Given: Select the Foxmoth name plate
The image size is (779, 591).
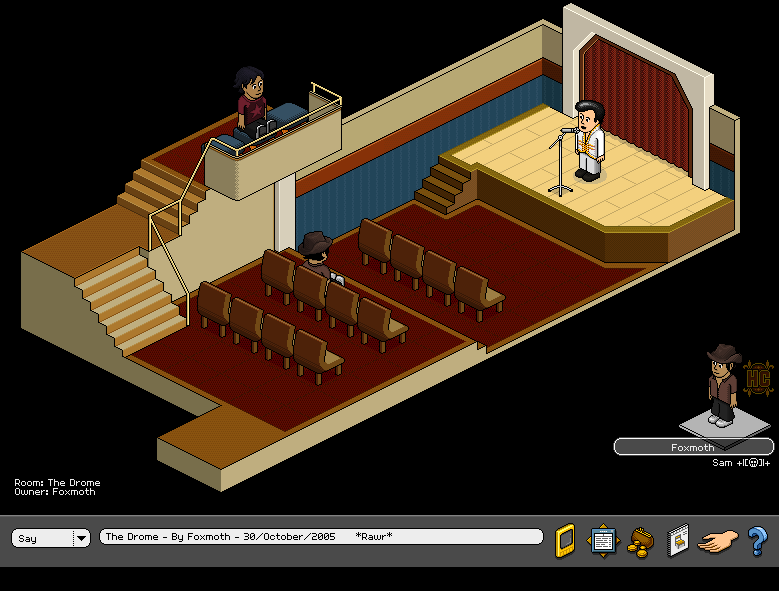Looking at the screenshot, I should [693, 447].
